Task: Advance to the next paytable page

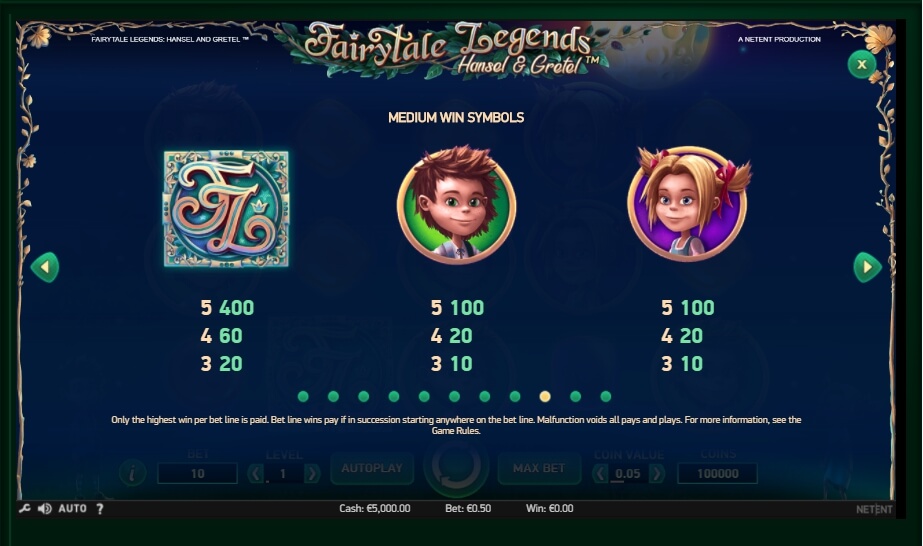Action: click(x=867, y=267)
